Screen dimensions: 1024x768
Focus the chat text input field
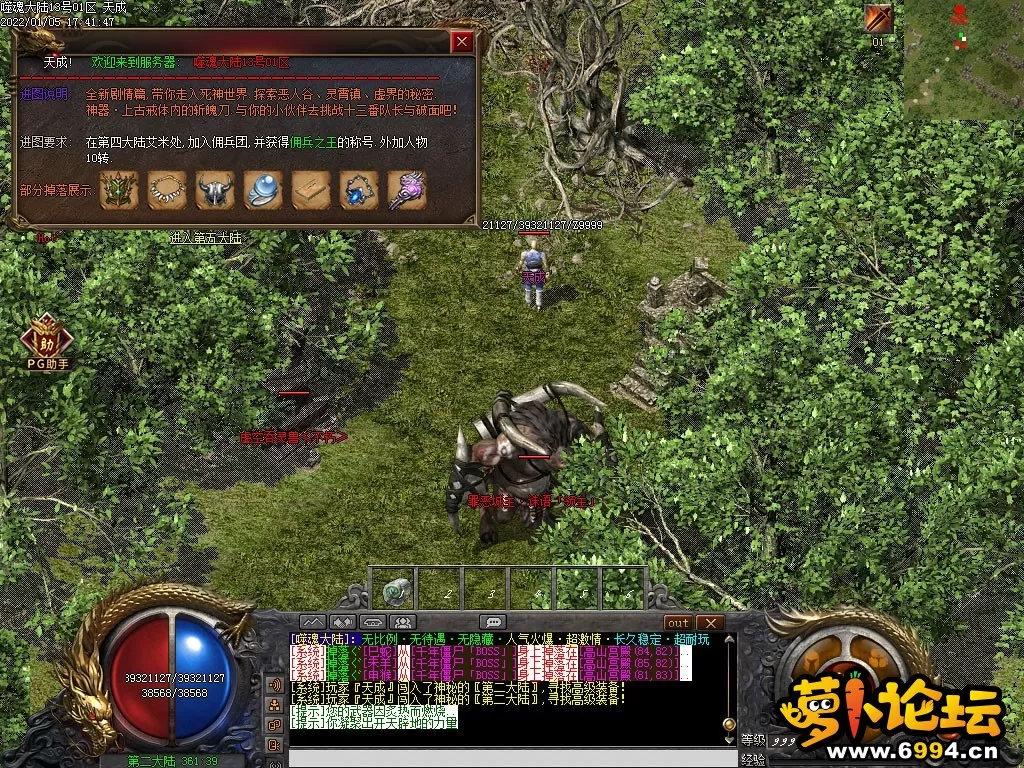[x=500, y=757]
